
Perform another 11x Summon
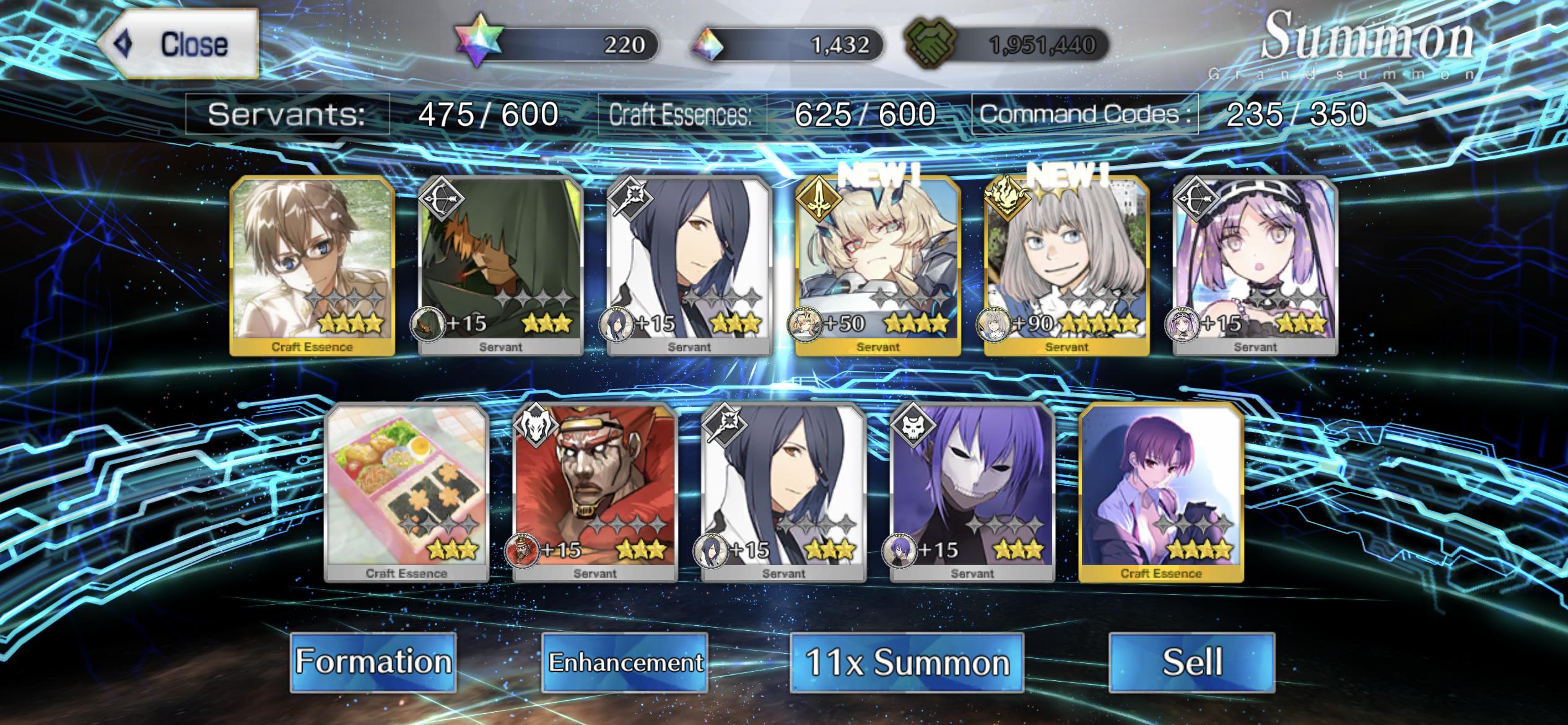[x=907, y=662]
